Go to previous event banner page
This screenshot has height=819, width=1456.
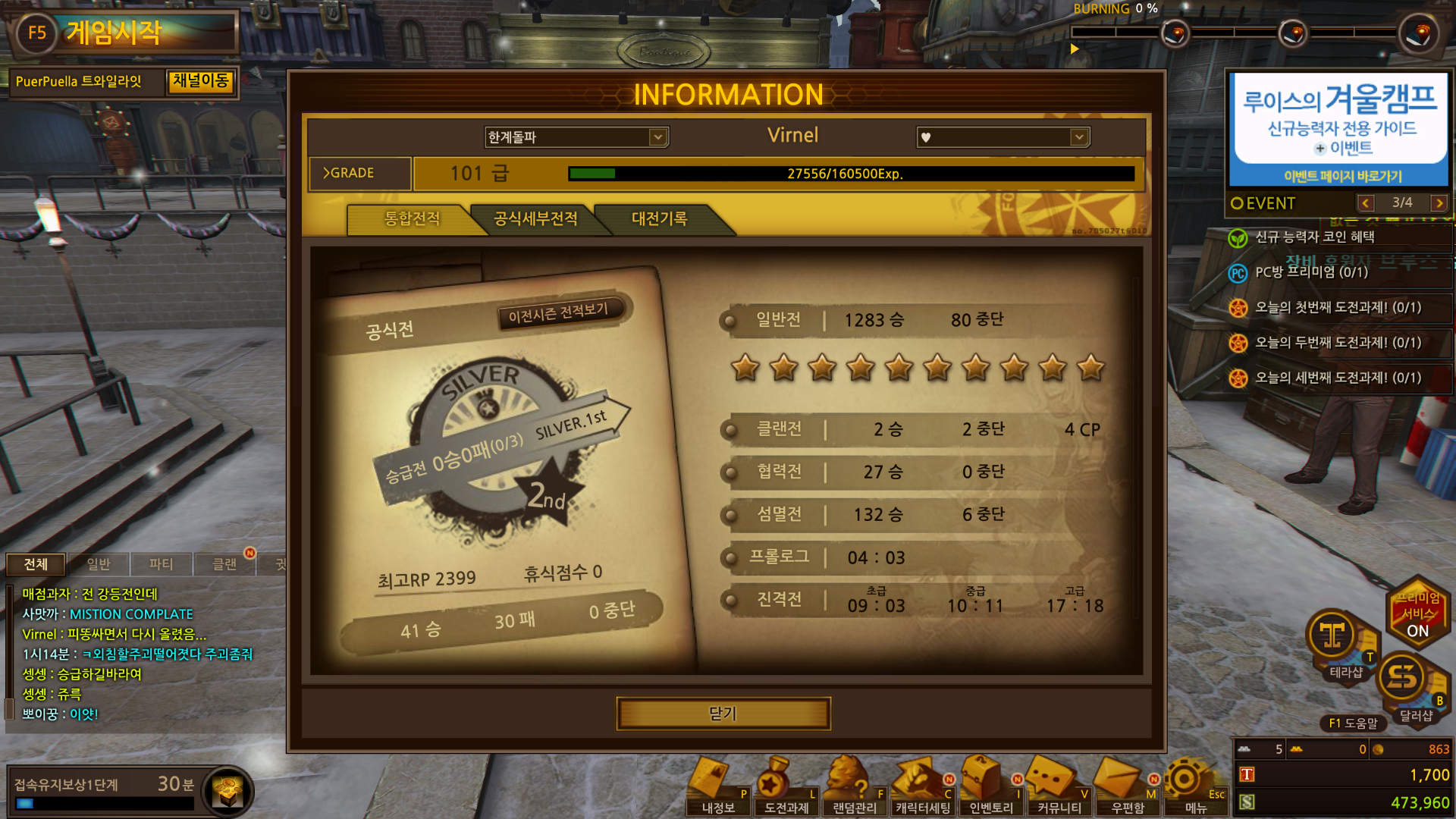1366,203
